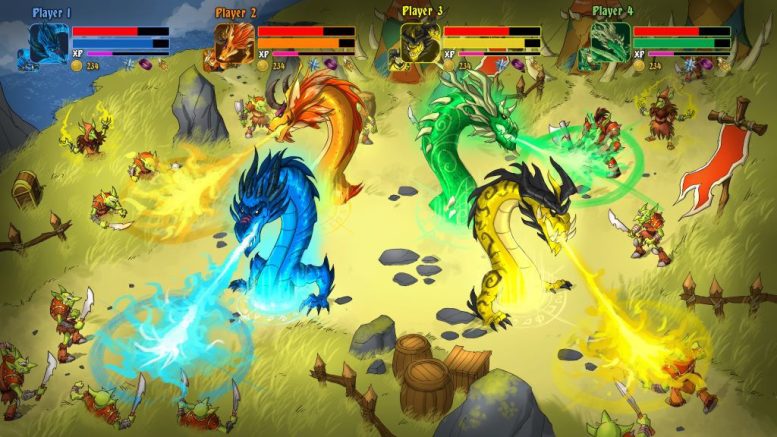Activate Player 4's blue snowflake icon
777x437 pixels.
coord(689,65)
